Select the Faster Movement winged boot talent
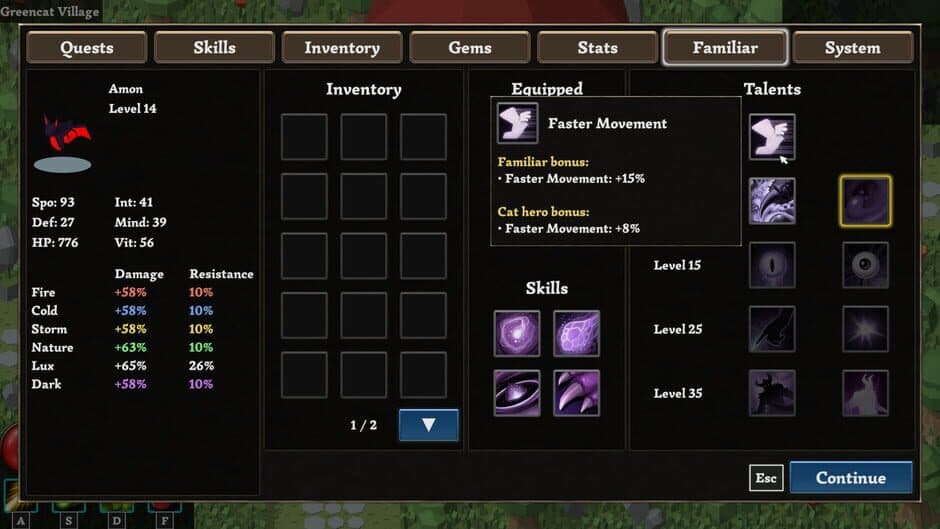 [x=772, y=137]
